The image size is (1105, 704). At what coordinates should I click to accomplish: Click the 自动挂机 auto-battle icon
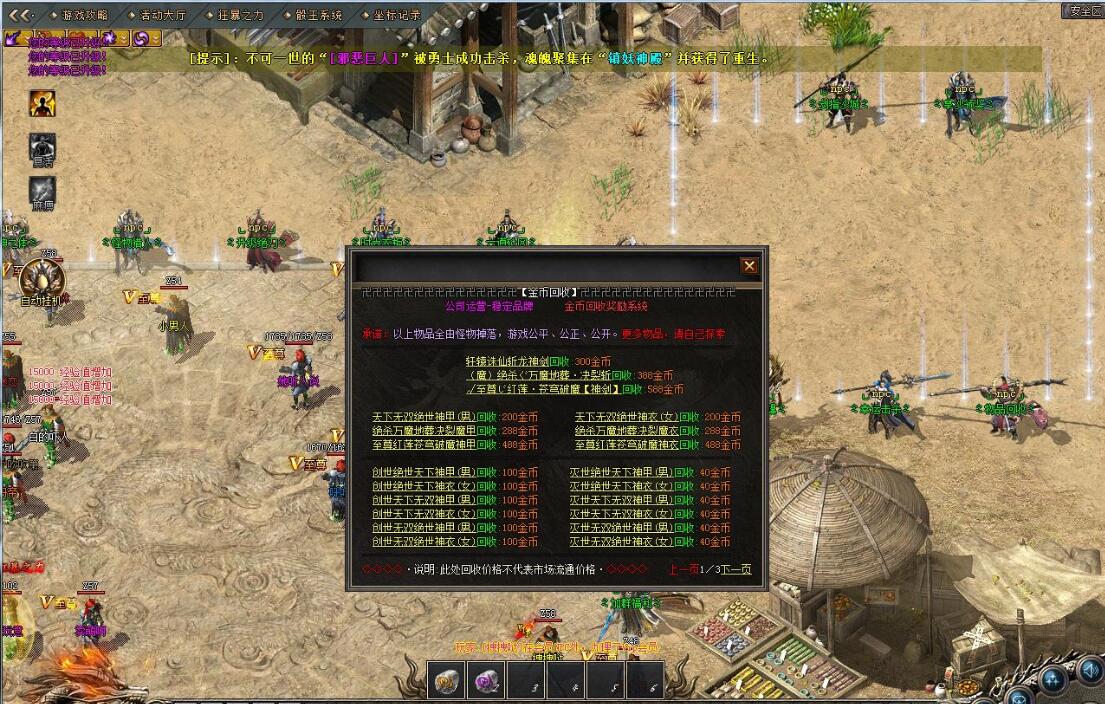(x=42, y=279)
